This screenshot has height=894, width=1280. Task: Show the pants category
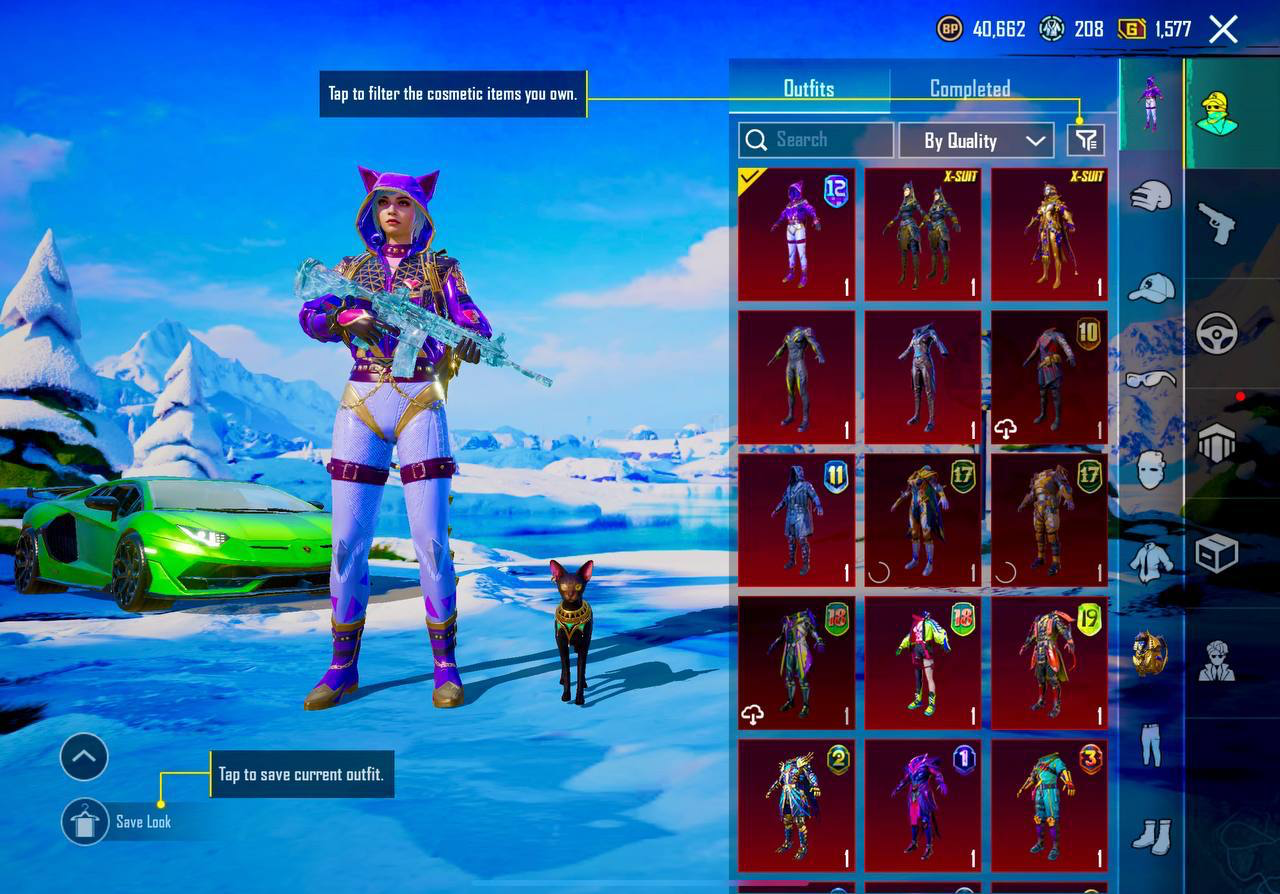click(x=1151, y=745)
